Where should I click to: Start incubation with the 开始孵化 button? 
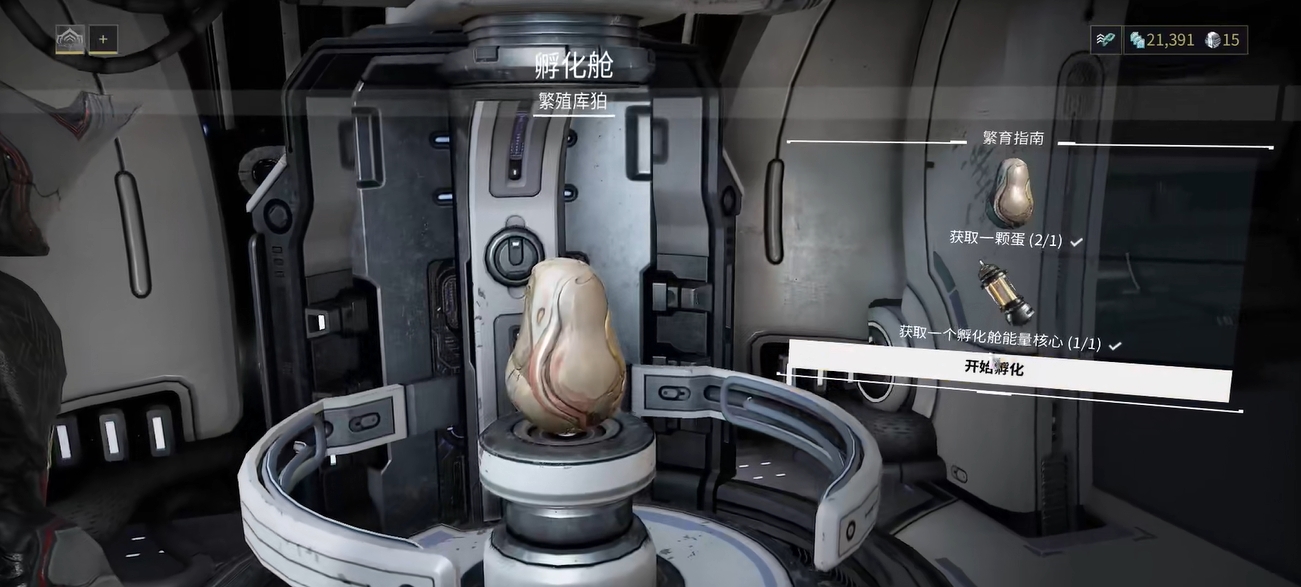1009,369
